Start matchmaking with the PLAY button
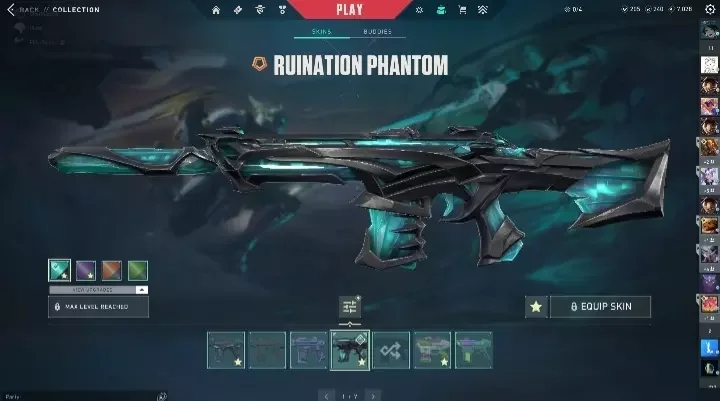Viewport: 720px width, 401px height. [x=350, y=10]
